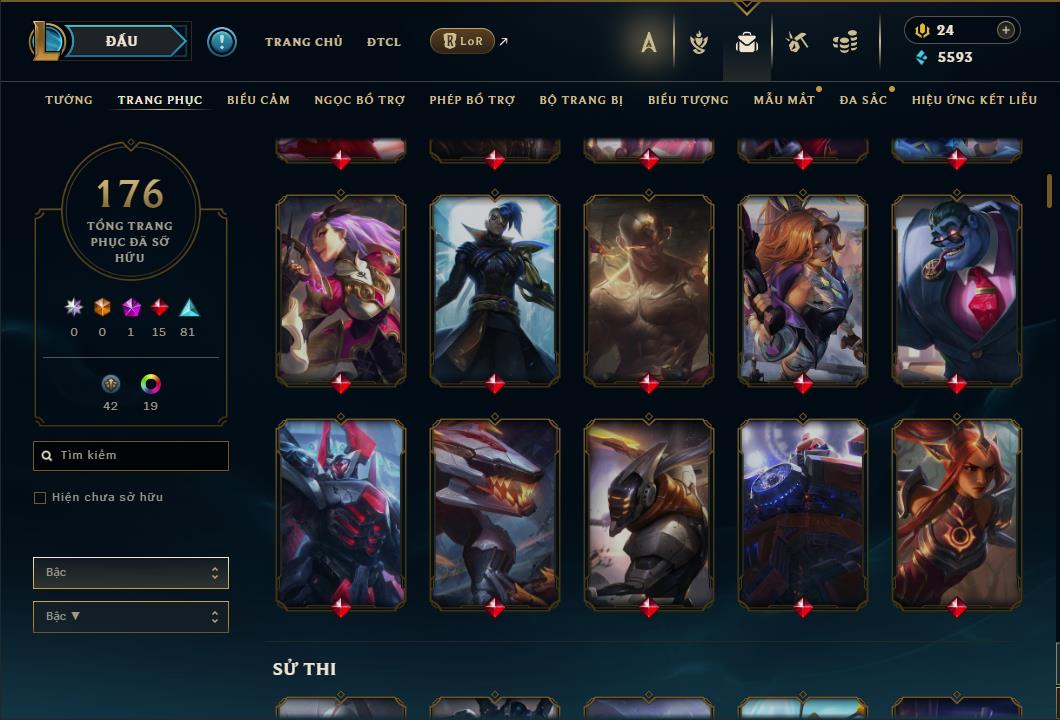
Task: Switch to the TƯỚNG tab
Action: point(69,100)
